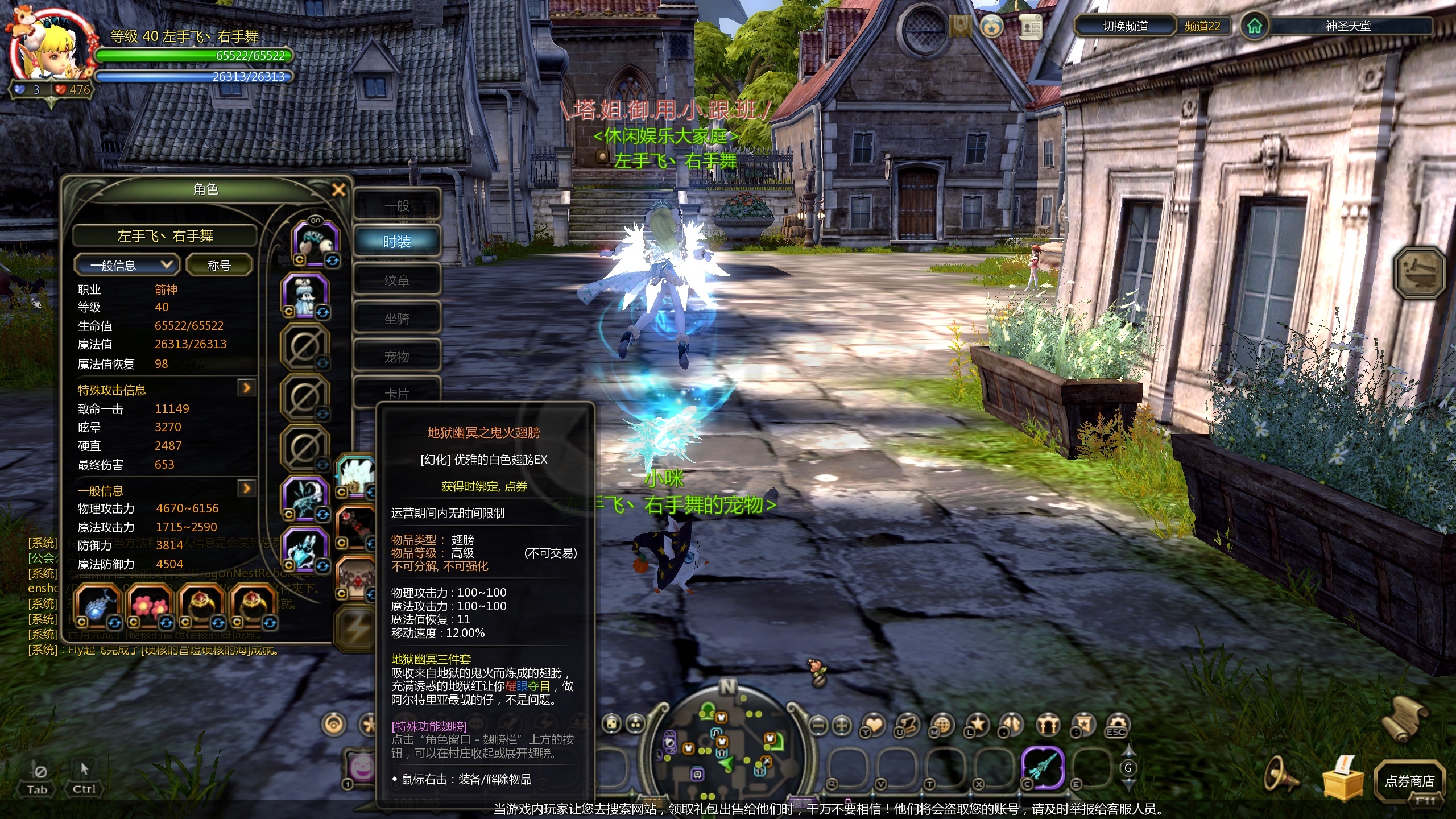Click the 称号 title button
The image size is (1456, 819).
pyautogui.click(x=219, y=265)
